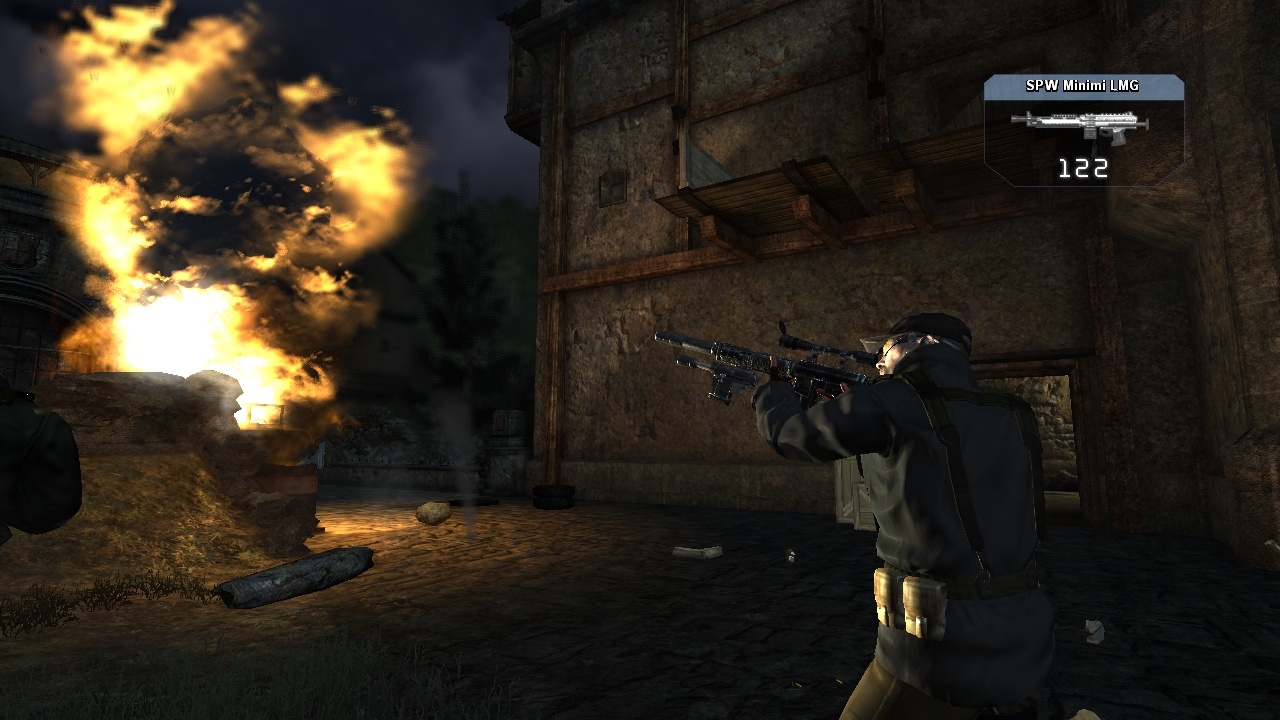
Task: Click the white debris on the cobblestones
Action: 700,550
